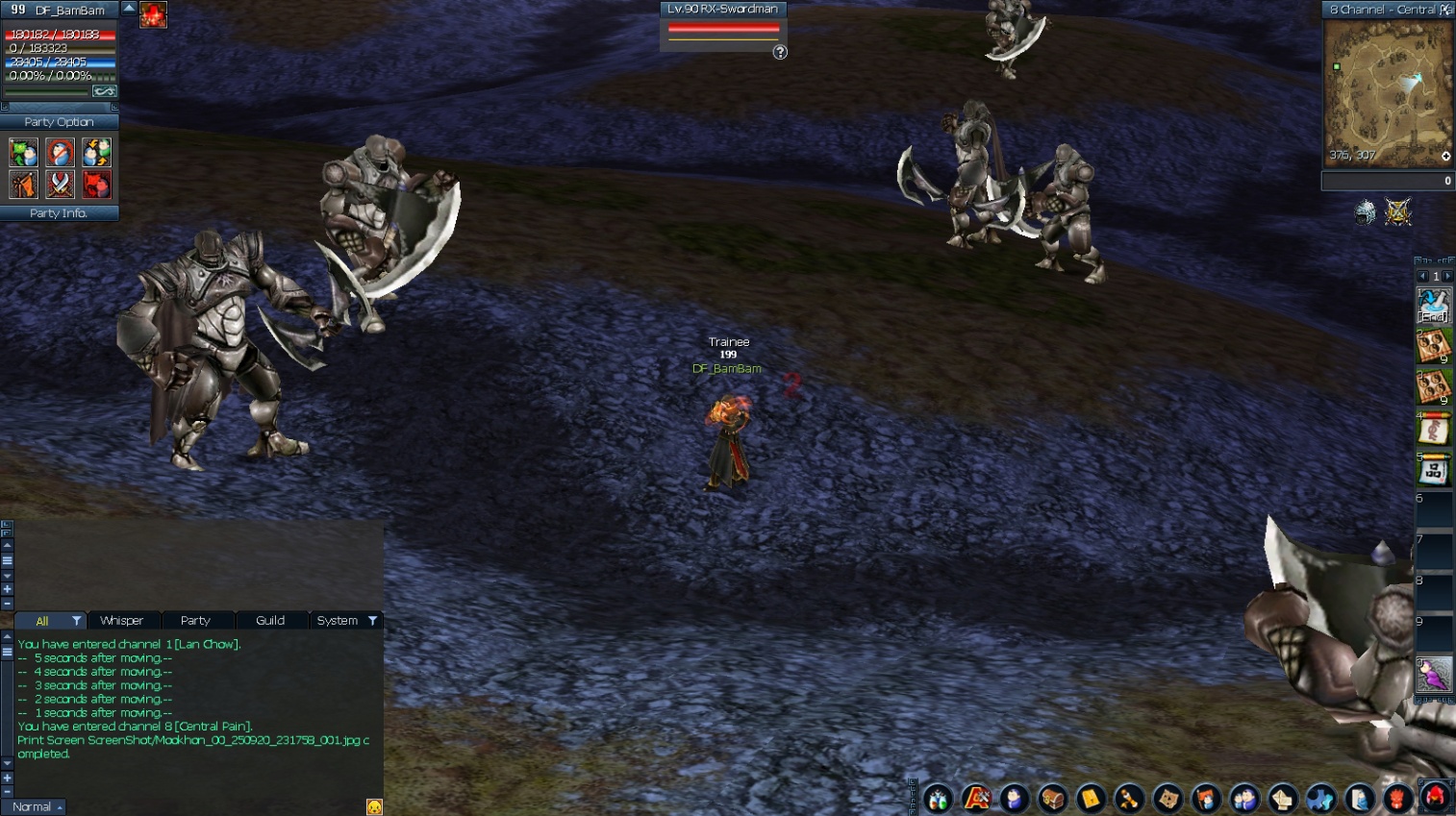Click the Party Option header

click(59, 122)
